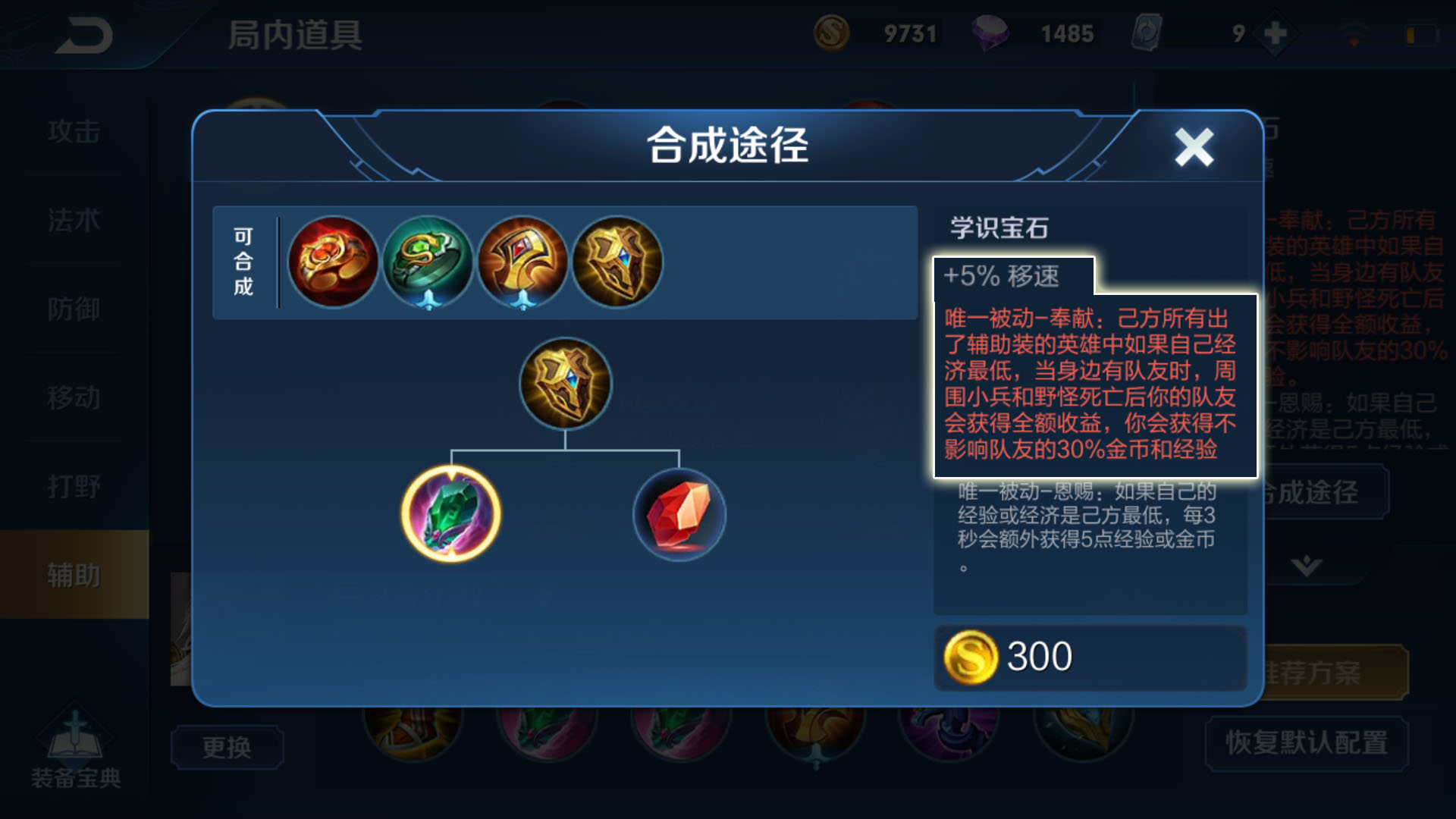Viewport: 1456px width, 819px height.
Task: Select the green ring craftable item
Action: click(428, 262)
